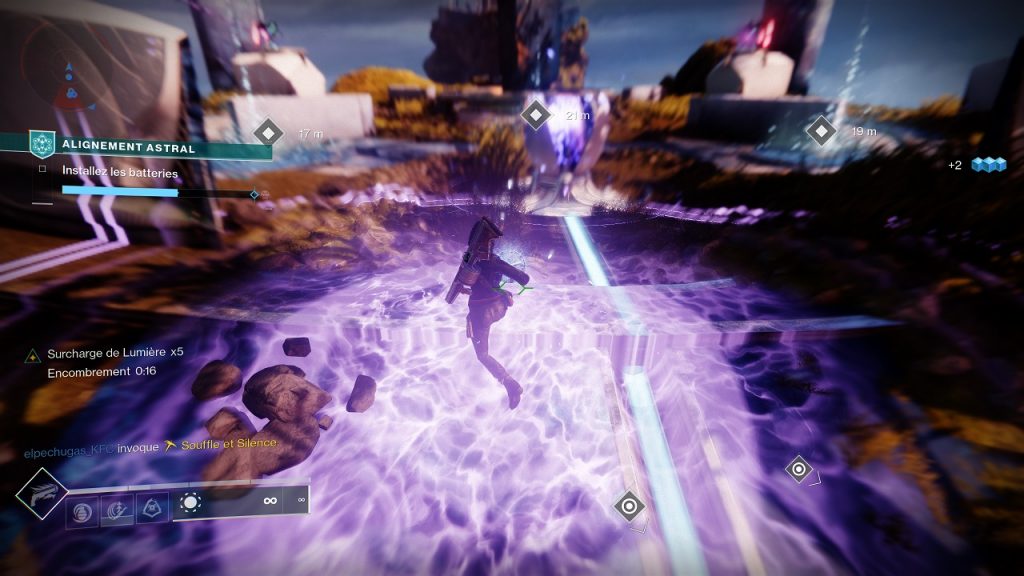Select the waypoint marker showing 19 m
The height and width of the screenshot is (576, 1024).
[821, 130]
